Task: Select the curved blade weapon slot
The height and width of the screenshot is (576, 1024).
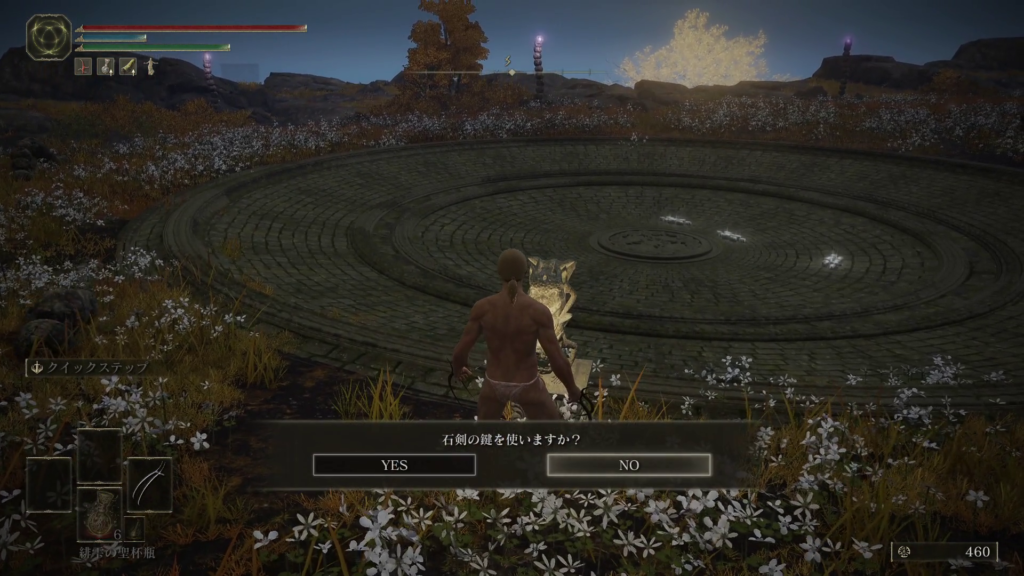Action: tap(149, 484)
